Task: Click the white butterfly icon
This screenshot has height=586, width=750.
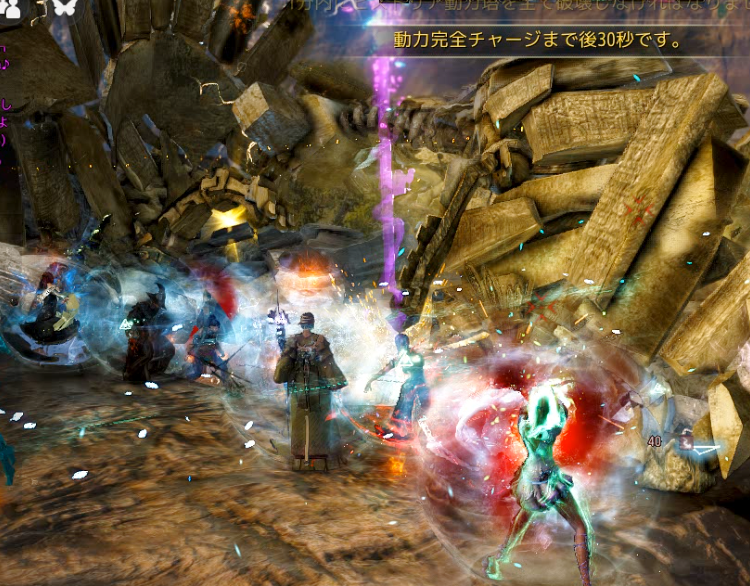Action: (x=64, y=6)
